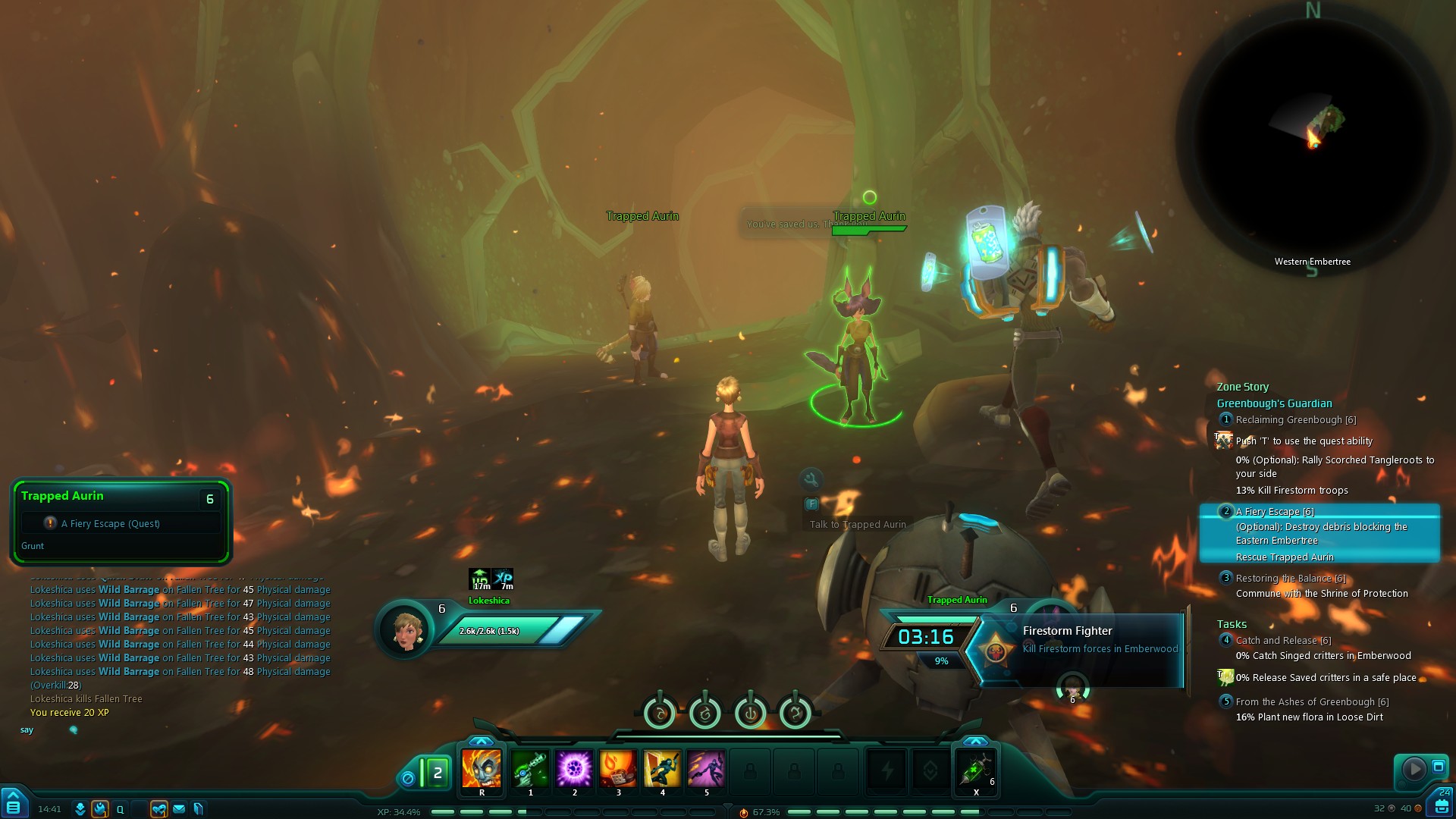1456x819 pixels.
Task: Open the minimap showing Western Embertree
Action: (x=1312, y=136)
